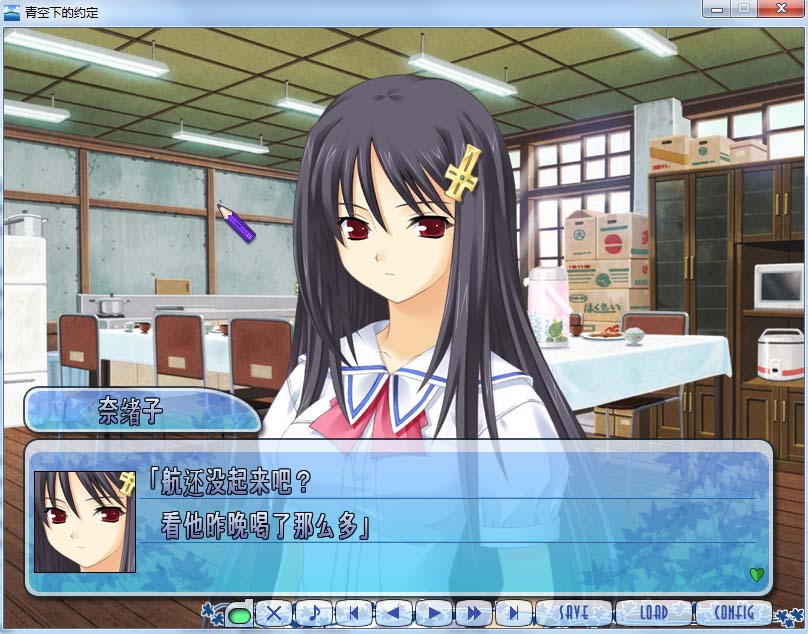Open the LOAD menu
This screenshot has width=808, height=634.
[x=653, y=612]
